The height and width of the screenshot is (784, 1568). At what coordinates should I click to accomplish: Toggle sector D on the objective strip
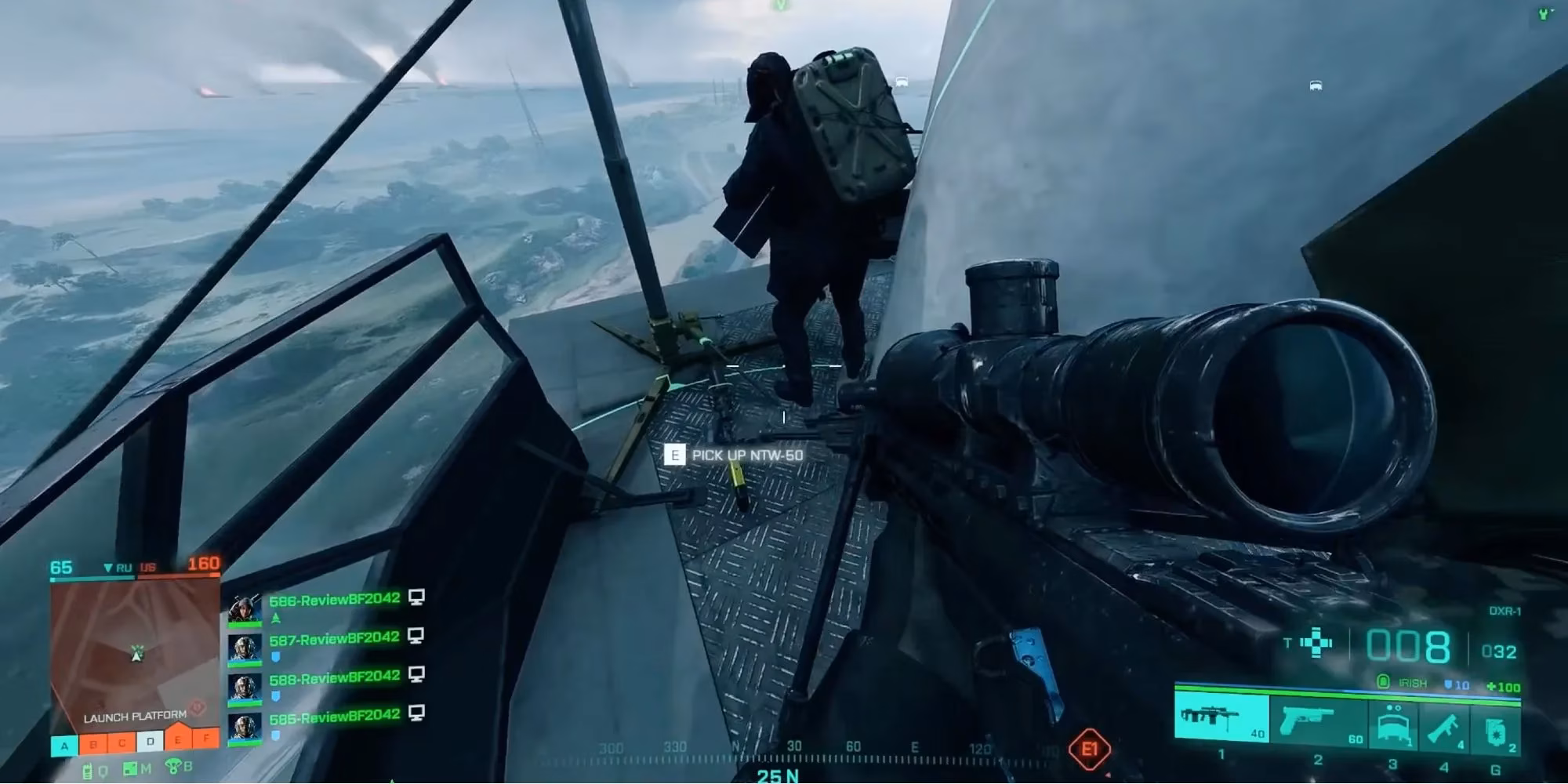[x=150, y=741]
